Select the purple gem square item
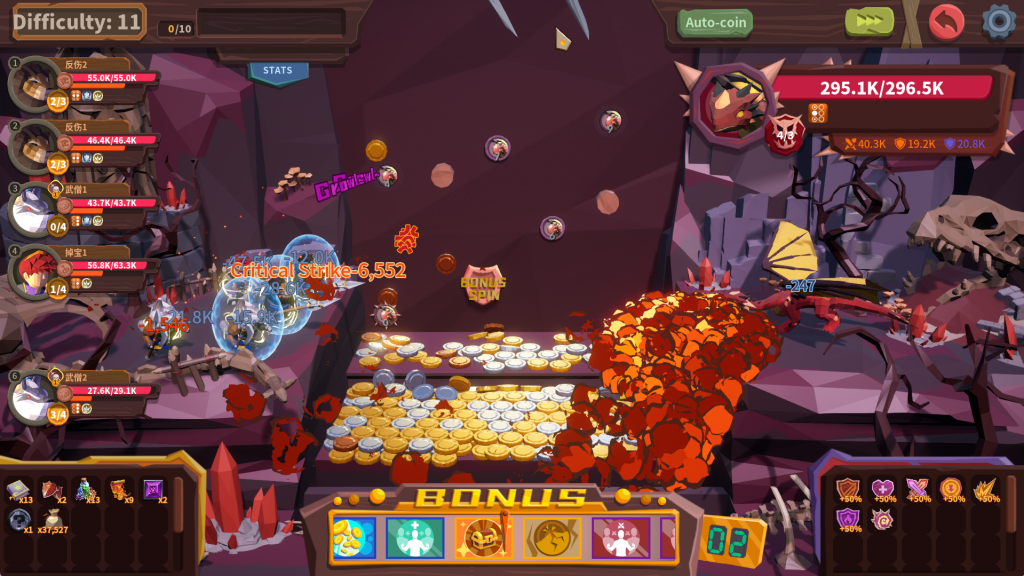This screenshot has height=576, width=1024. [152, 488]
